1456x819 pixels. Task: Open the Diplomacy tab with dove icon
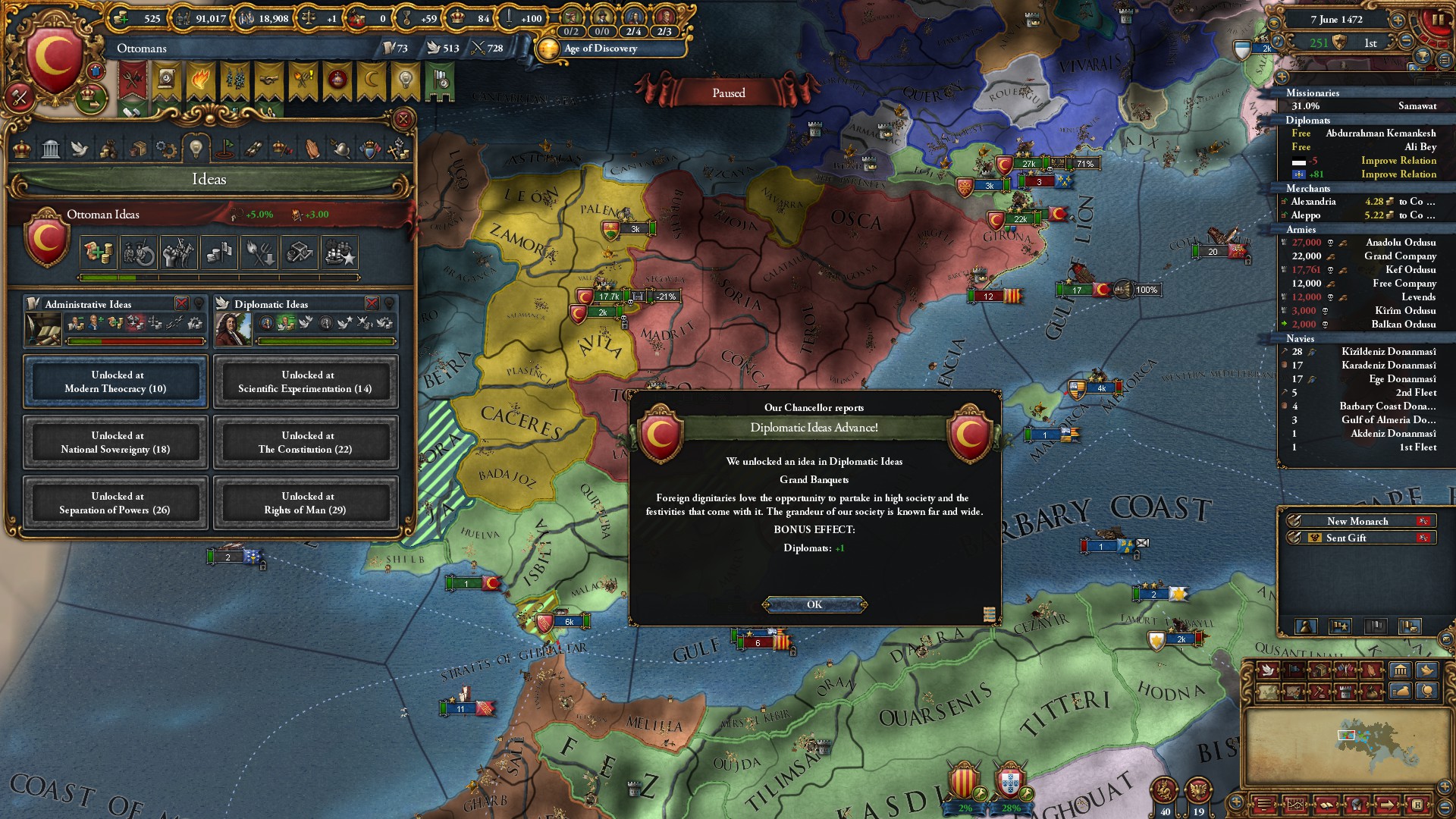pos(80,149)
